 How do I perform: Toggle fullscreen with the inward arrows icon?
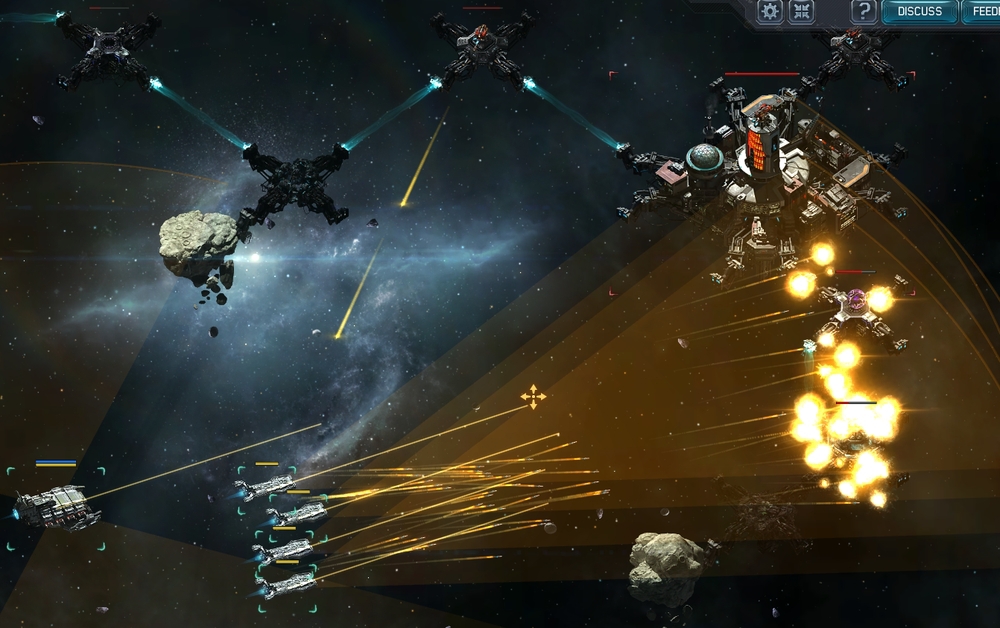coord(801,12)
